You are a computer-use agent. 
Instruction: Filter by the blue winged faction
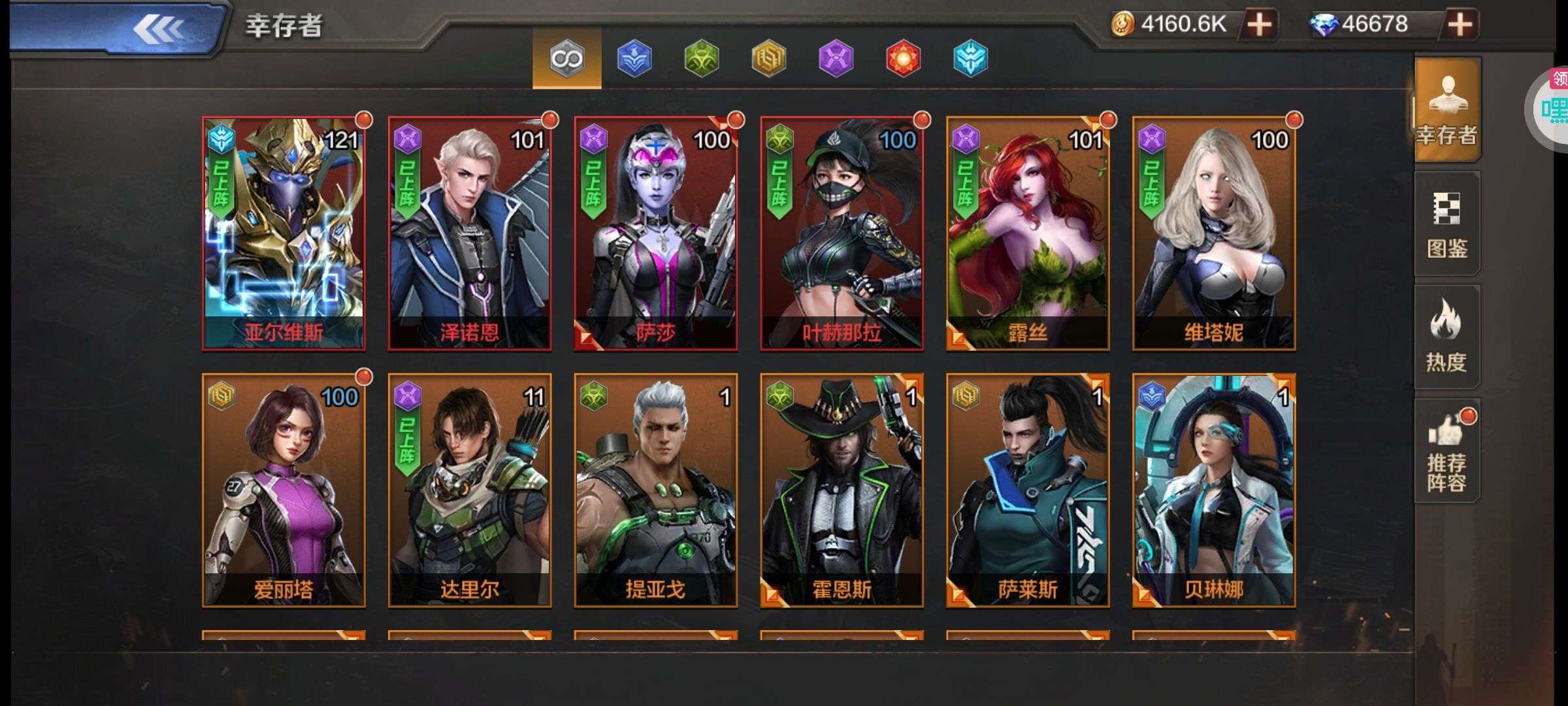click(x=634, y=59)
